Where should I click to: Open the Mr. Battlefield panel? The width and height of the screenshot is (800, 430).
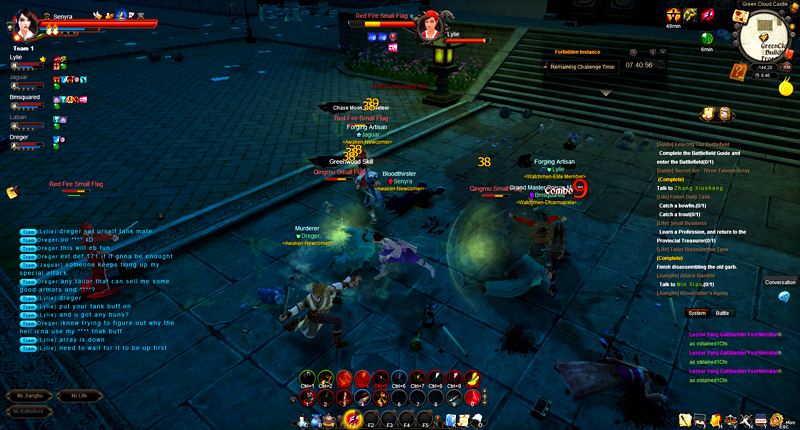29,411
